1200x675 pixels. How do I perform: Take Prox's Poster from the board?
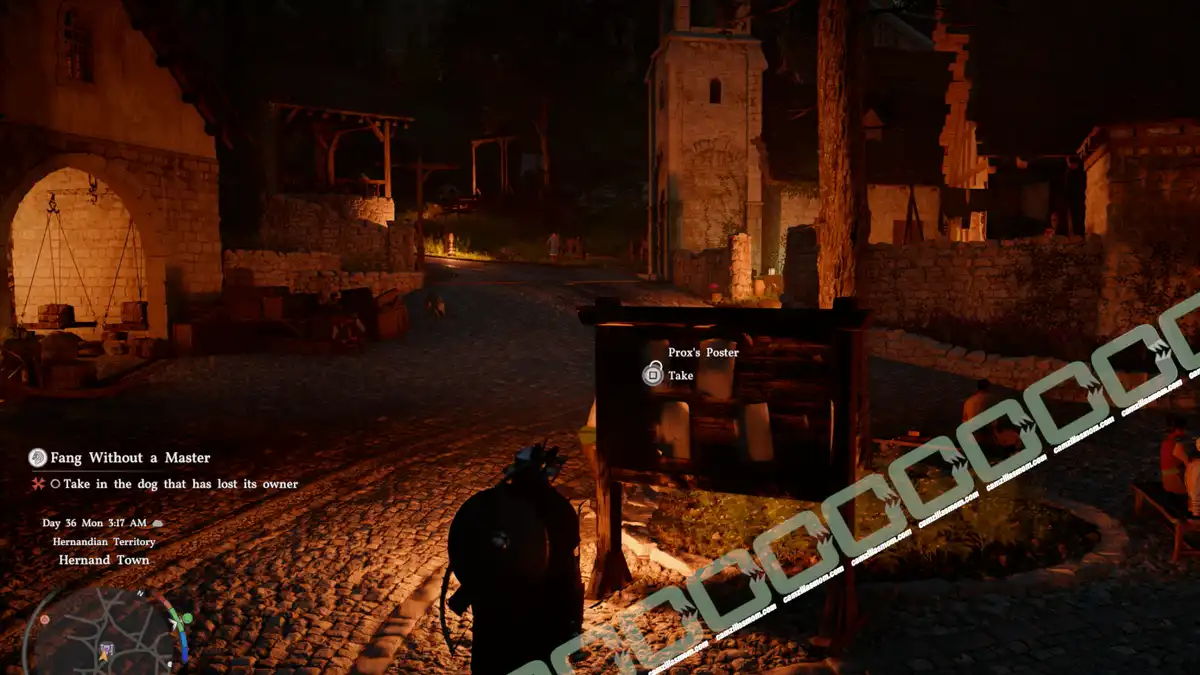point(653,375)
